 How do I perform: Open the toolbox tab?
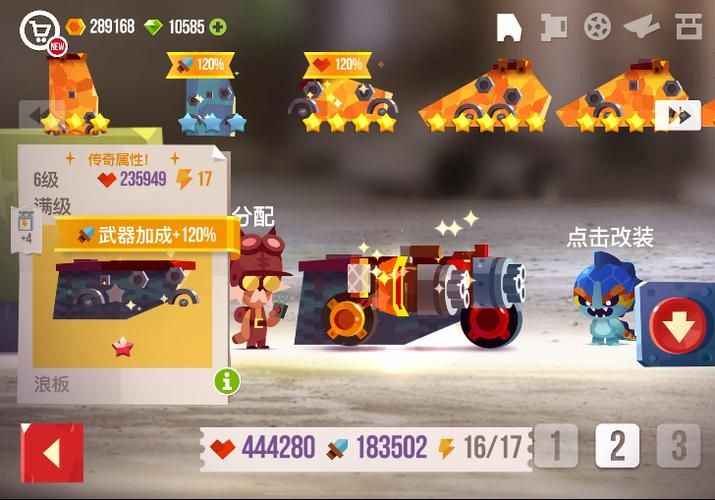click(x=689, y=27)
